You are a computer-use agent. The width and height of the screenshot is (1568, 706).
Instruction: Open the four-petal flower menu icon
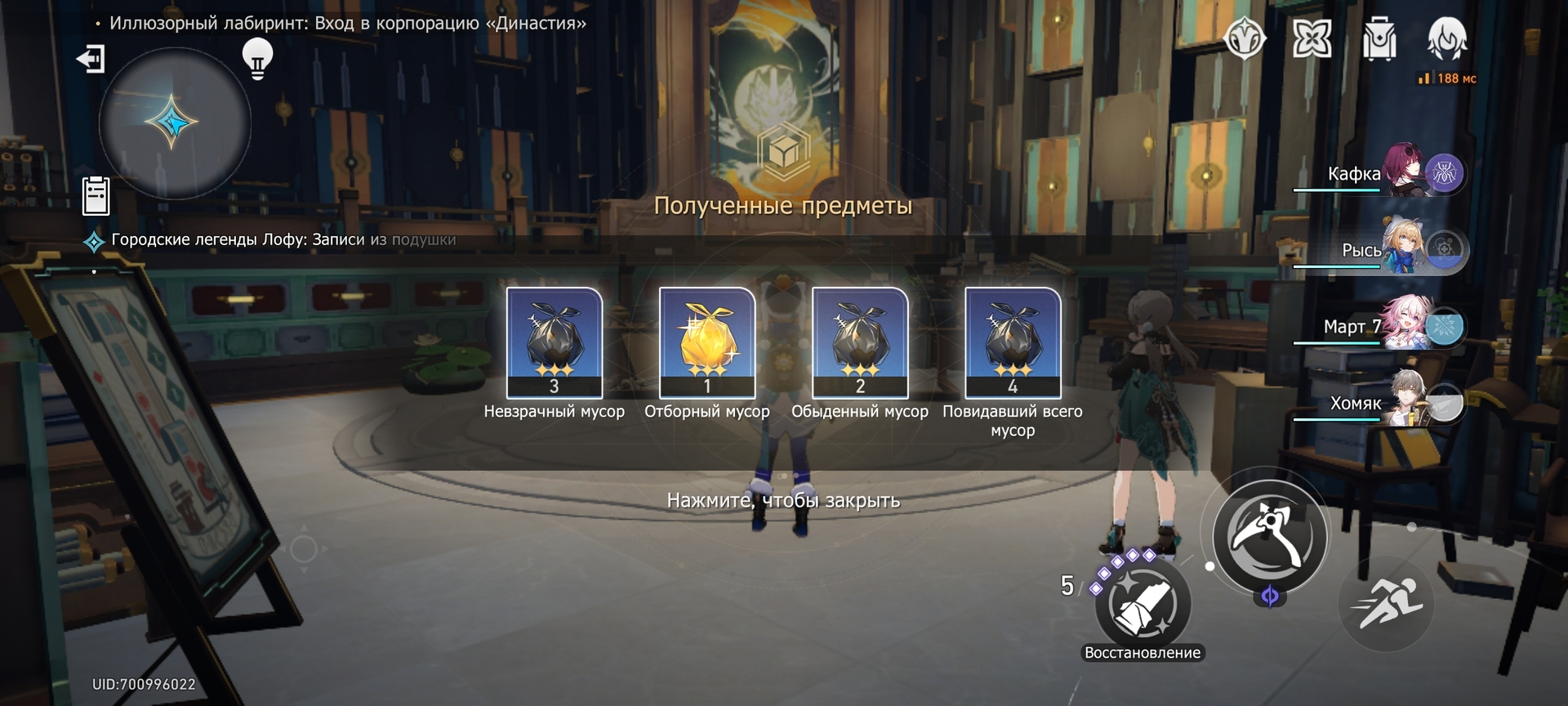[1312, 38]
